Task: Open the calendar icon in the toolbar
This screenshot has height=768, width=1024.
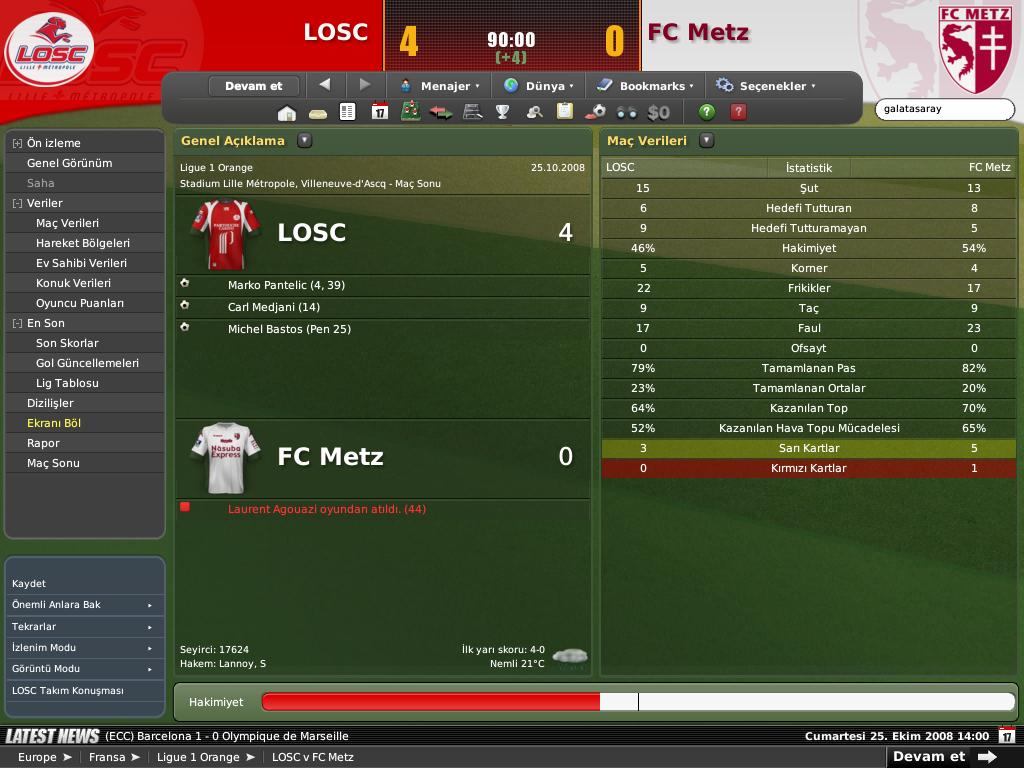Action: (379, 112)
